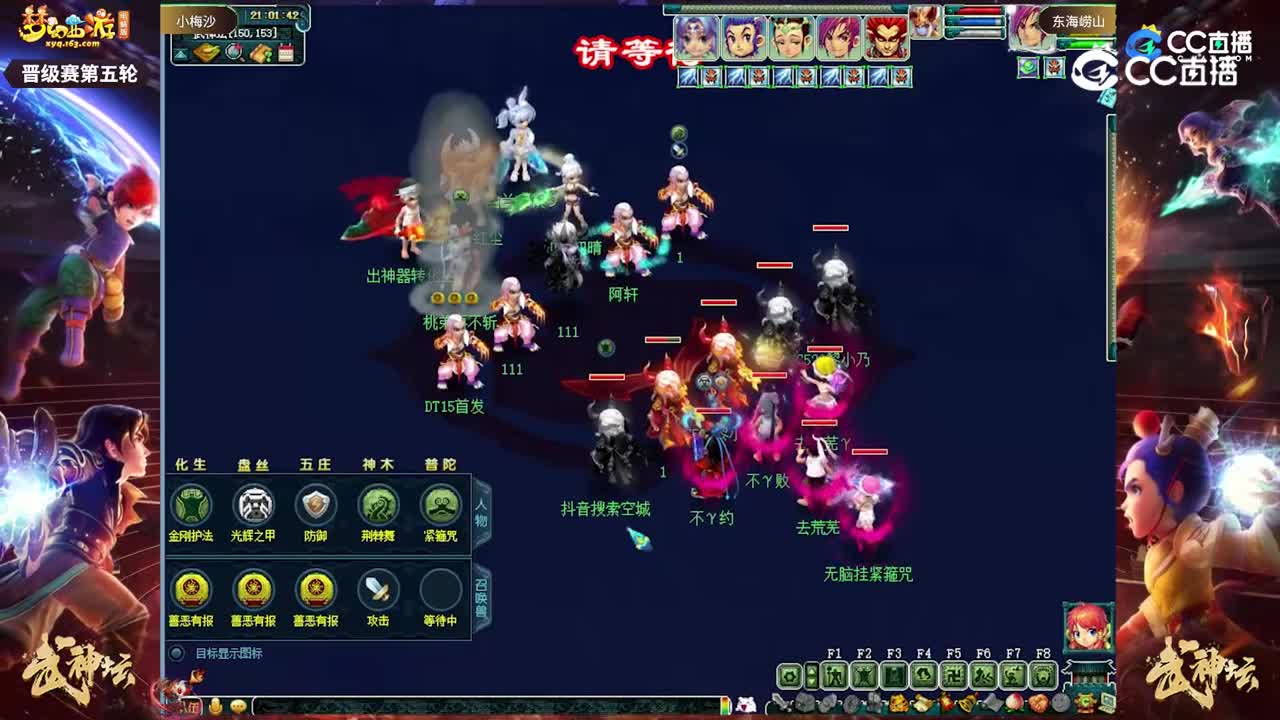The image size is (1280, 720).
Task: Open the calendar icon in the top-left panel
Action: pyautogui.click(x=285, y=53)
